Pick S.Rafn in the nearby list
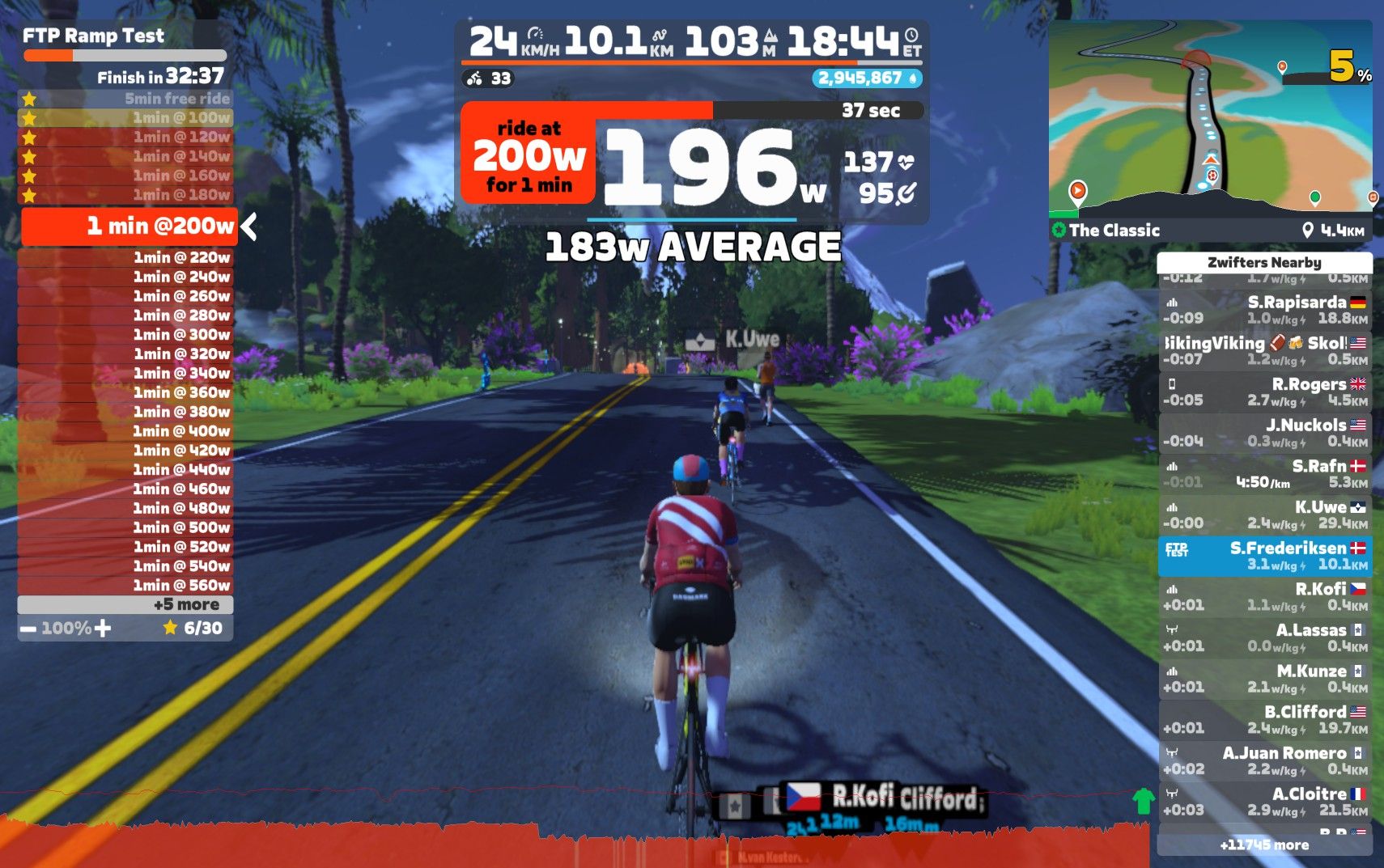 1264,474
